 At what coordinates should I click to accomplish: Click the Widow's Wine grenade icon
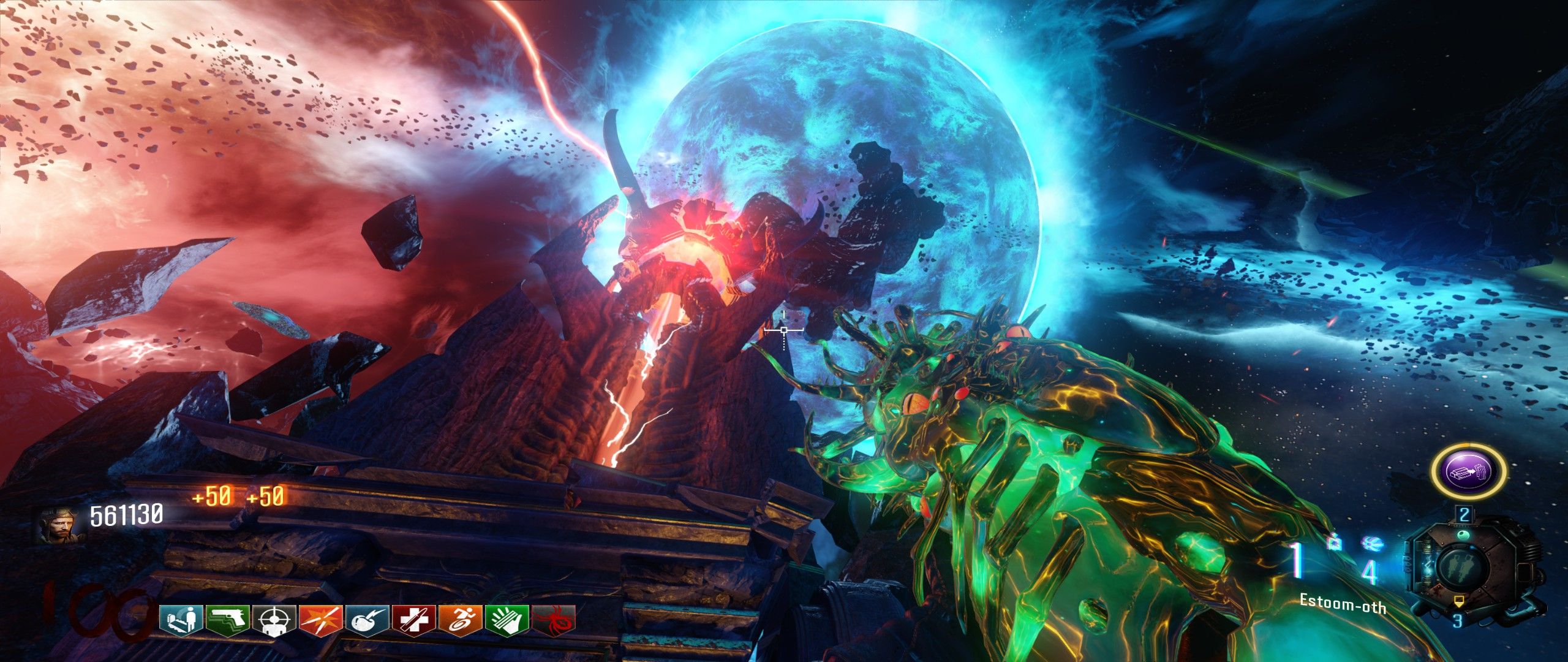1371,543
